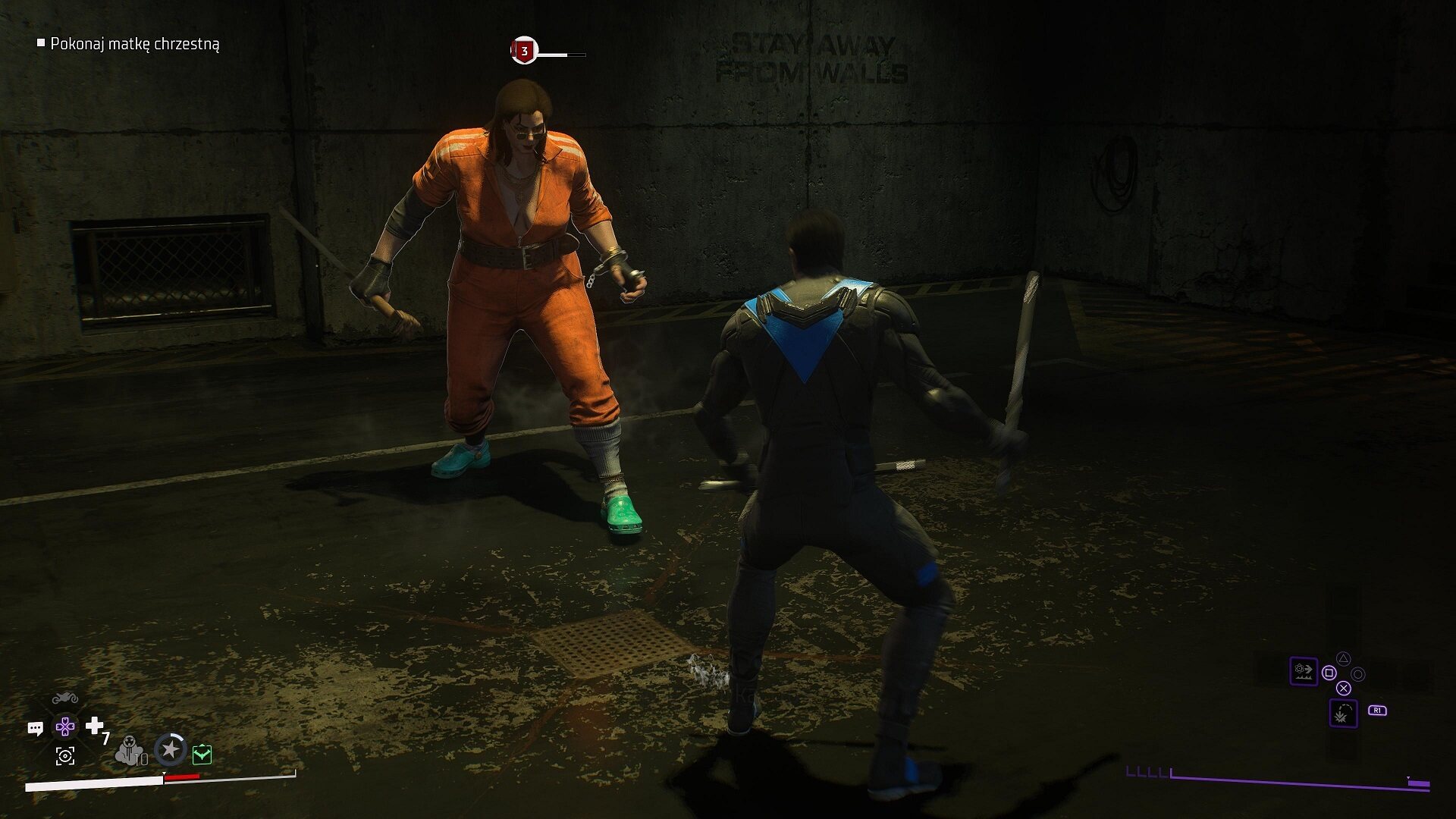This screenshot has width=1456, height=819.
Task: Click the "Pokonaj matkę chrzestną" objective tracker
Action: pyautogui.click(x=134, y=44)
